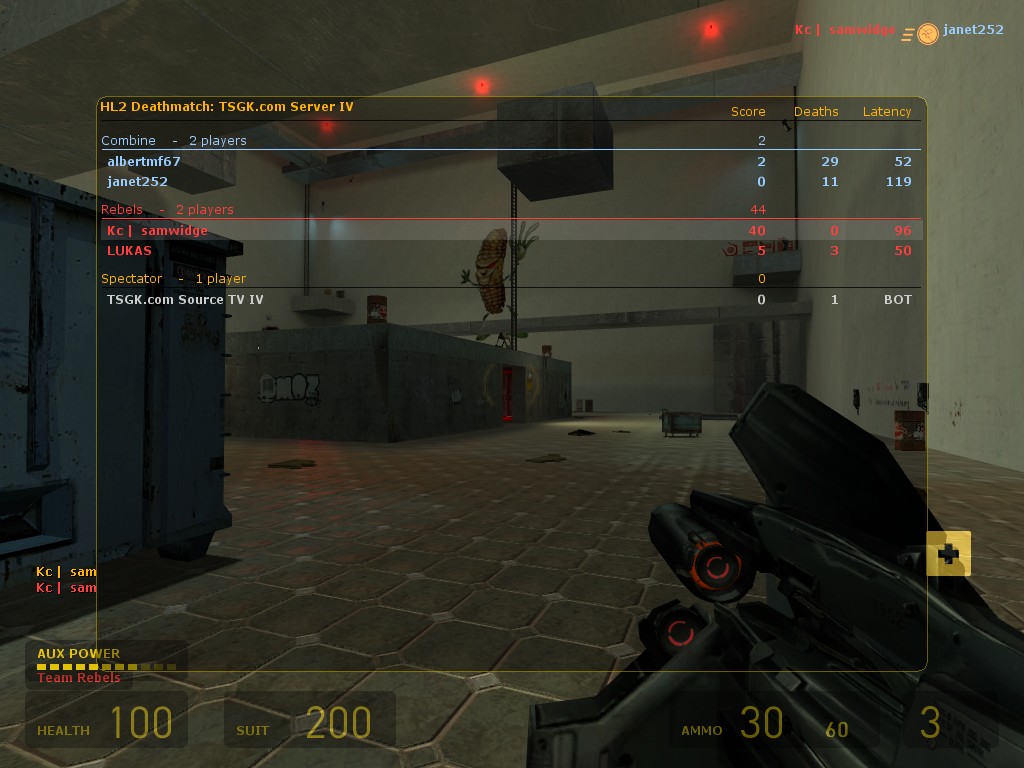Click the Kc | samwidge scoreboard row
Screen dimensions: 1024x768
click(x=157, y=230)
